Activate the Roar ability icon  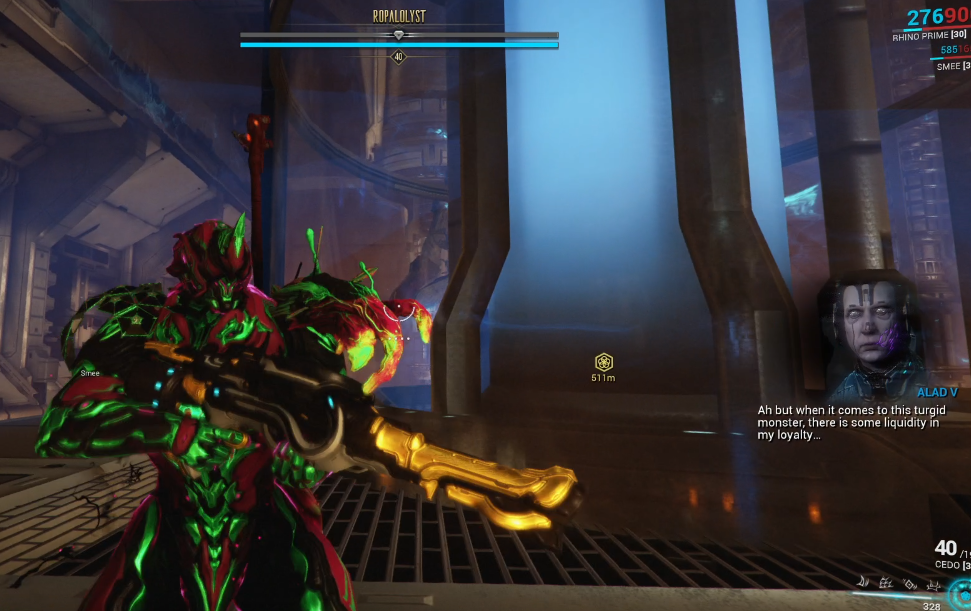(907, 582)
